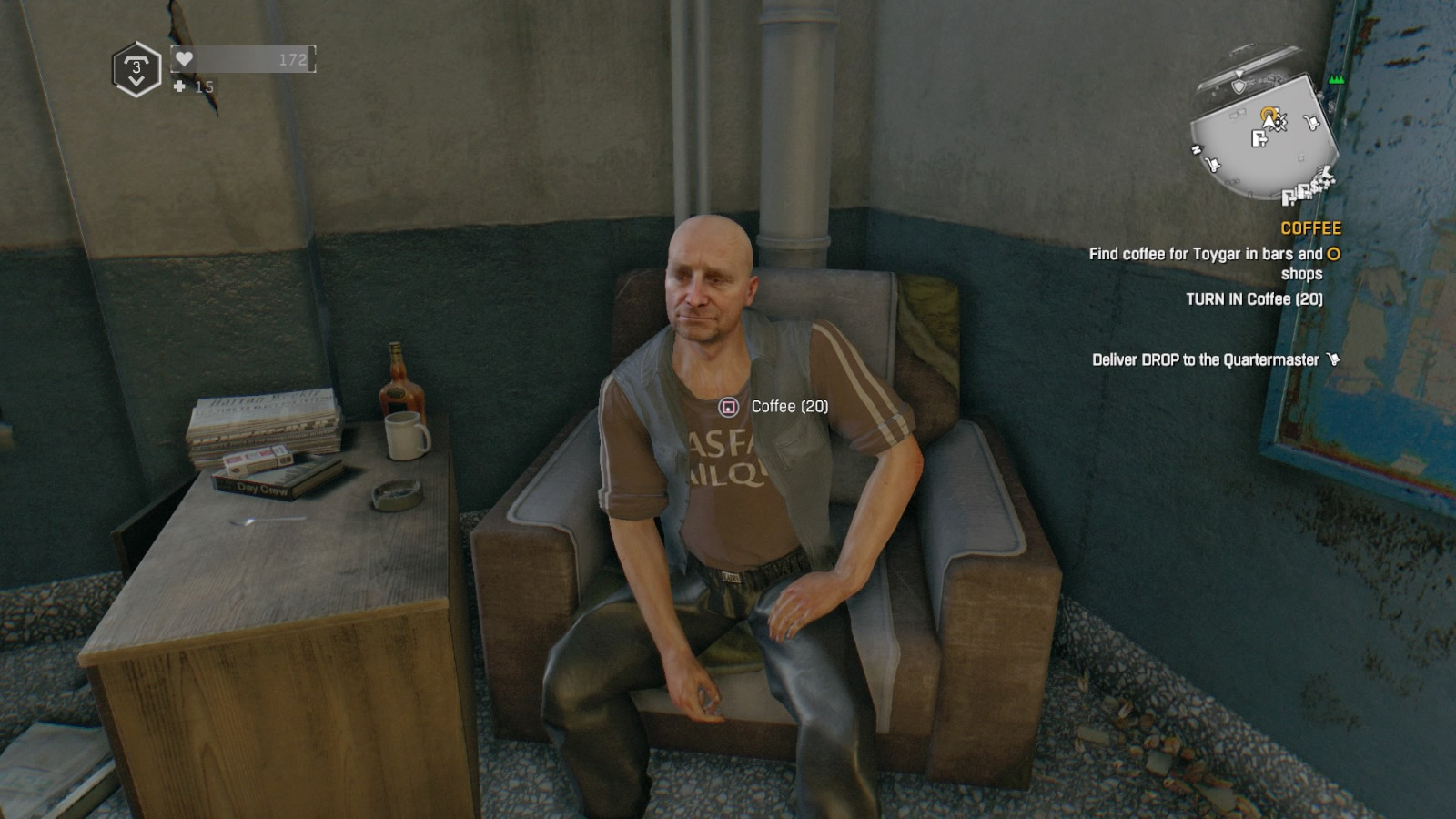Click the N compass letter on the minimap

pos(1196,150)
